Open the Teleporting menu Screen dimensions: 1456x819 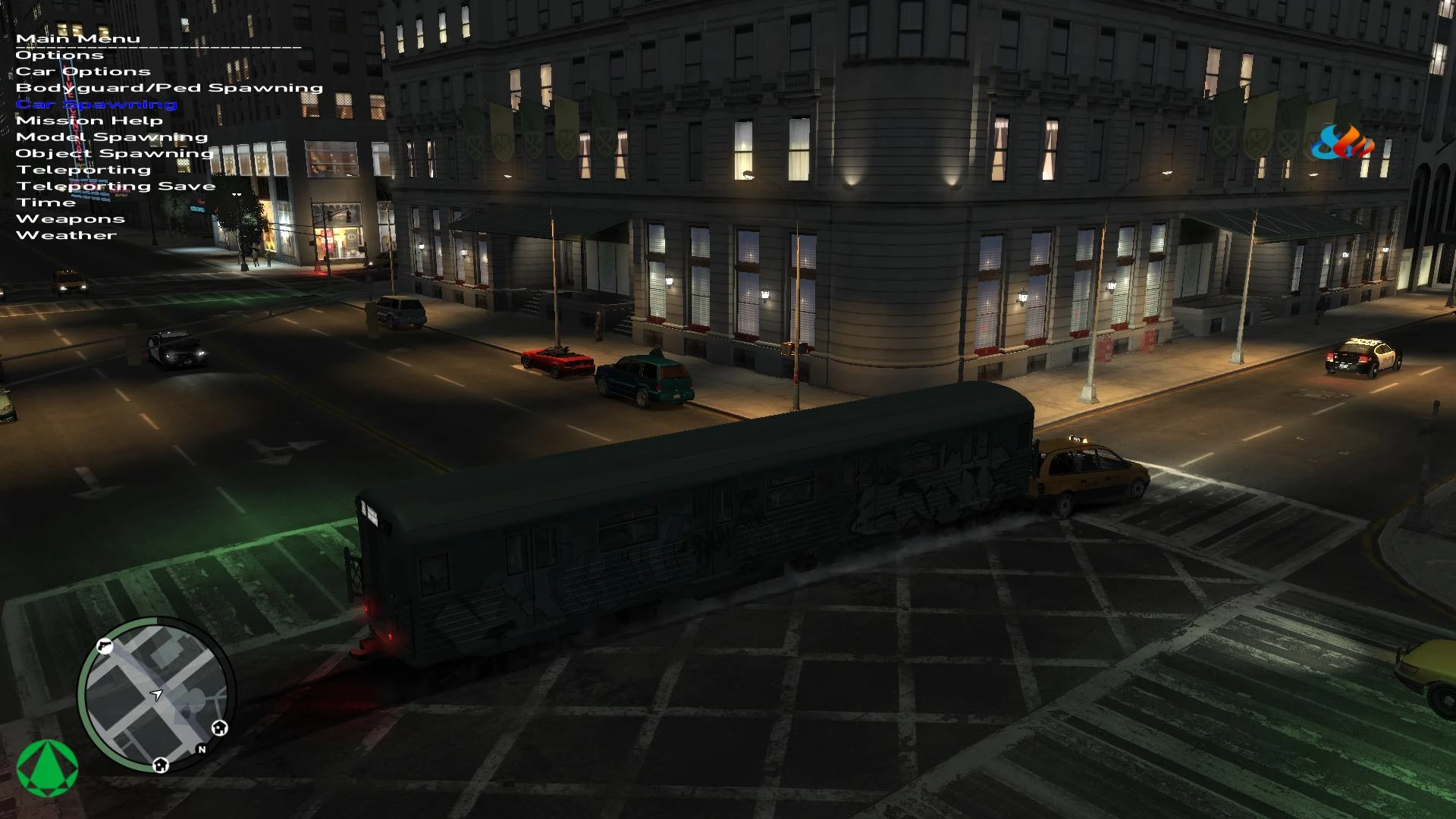[83, 168]
